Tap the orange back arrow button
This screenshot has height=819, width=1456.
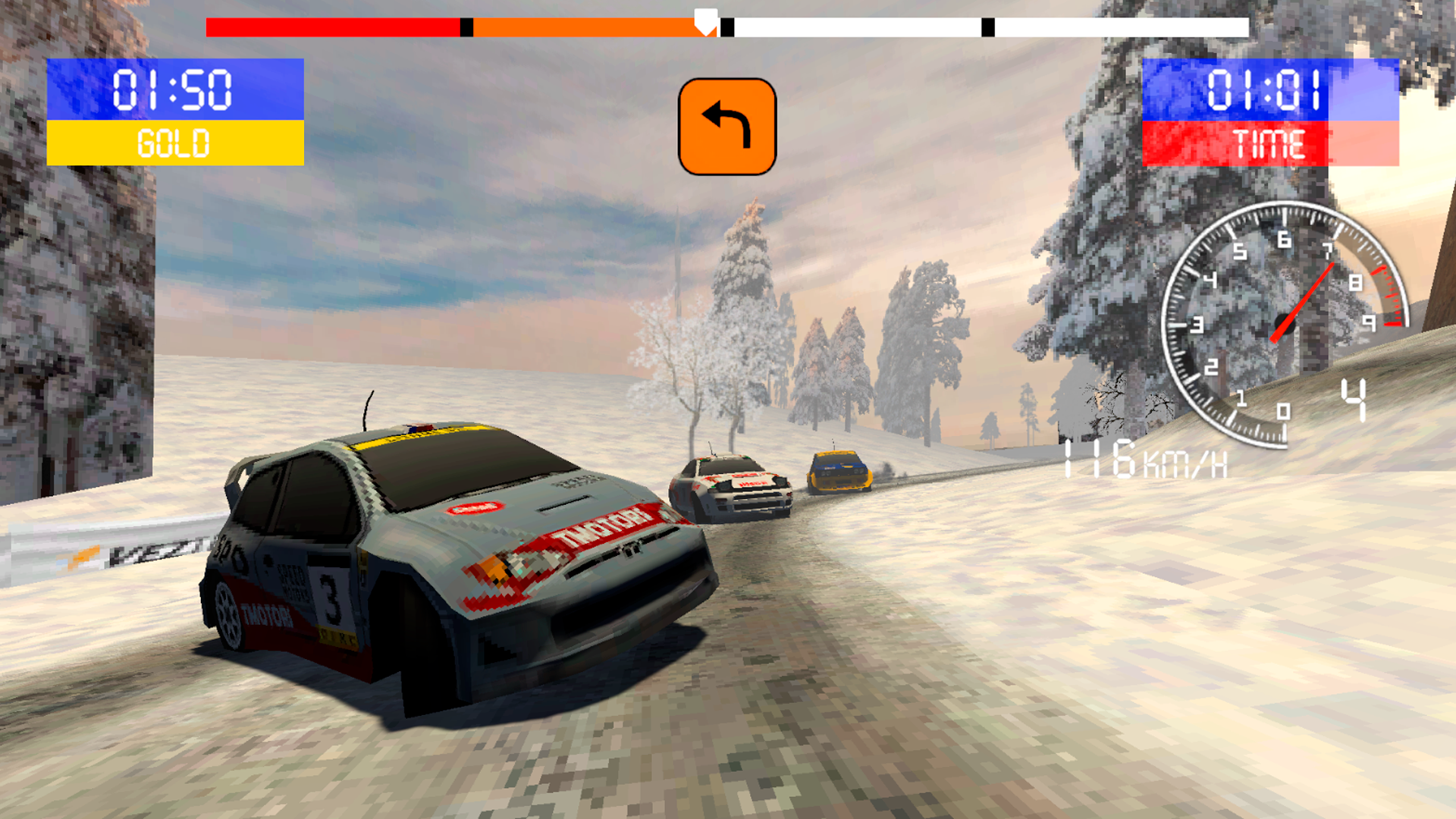(x=726, y=127)
